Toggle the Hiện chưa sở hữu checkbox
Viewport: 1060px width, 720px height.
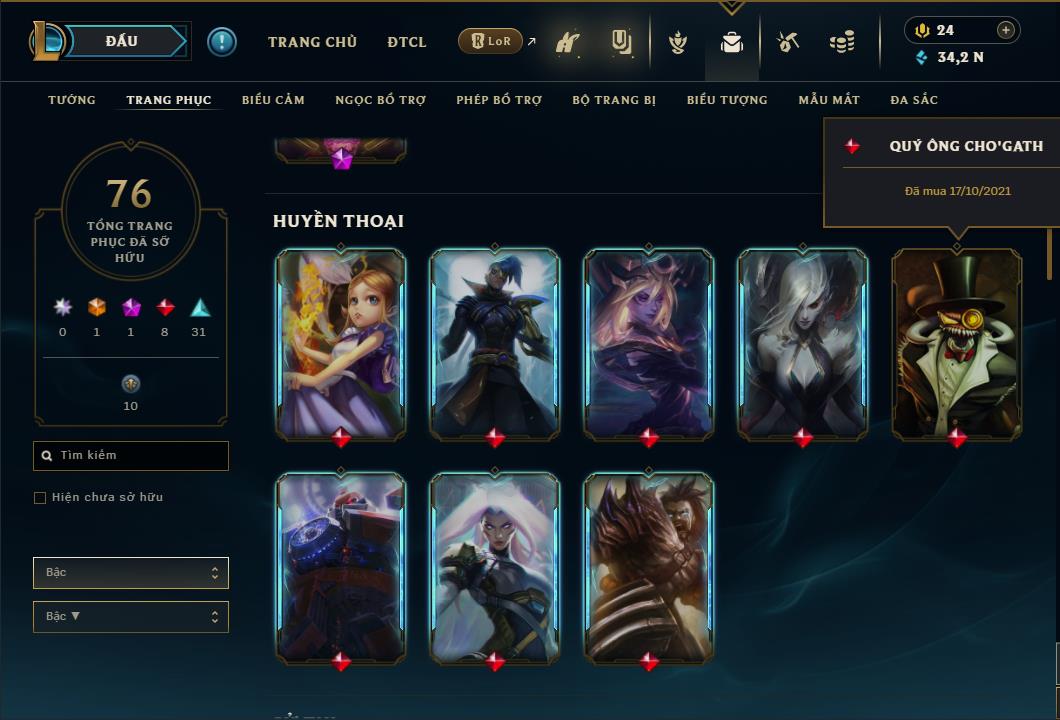[40, 498]
